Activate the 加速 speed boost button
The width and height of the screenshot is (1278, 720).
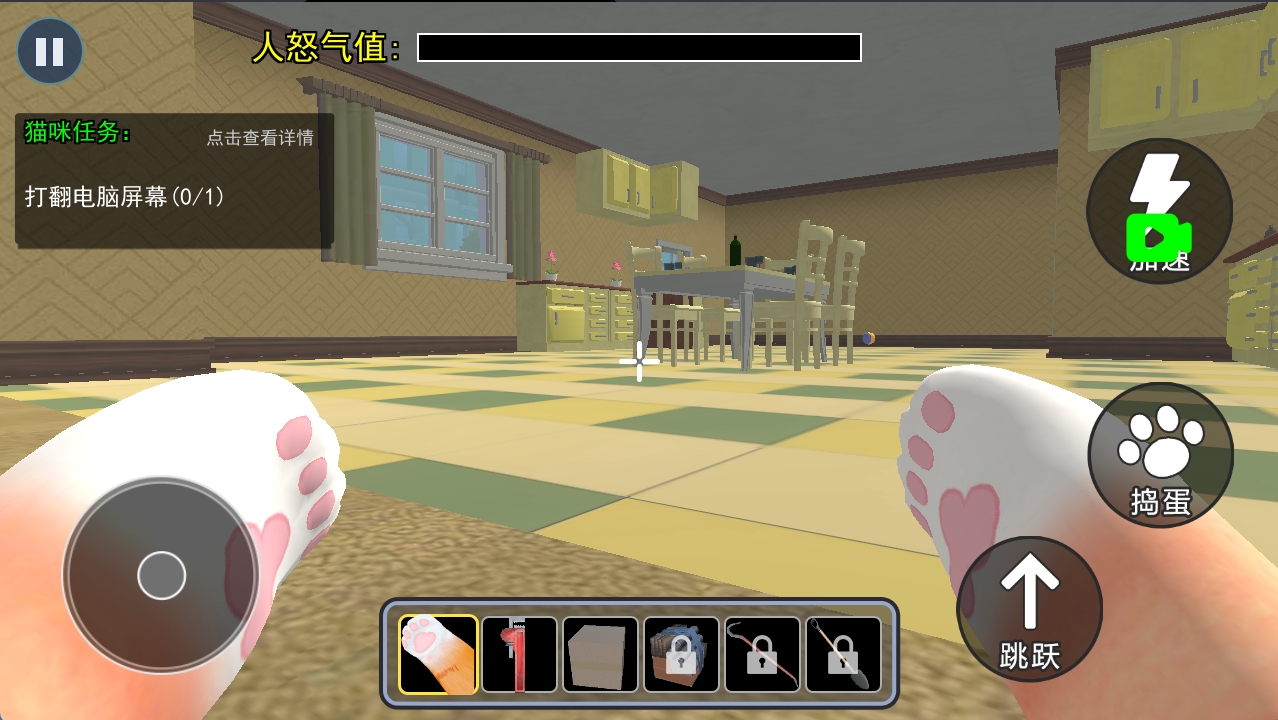pyautogui.click(x=1159, y=211)
